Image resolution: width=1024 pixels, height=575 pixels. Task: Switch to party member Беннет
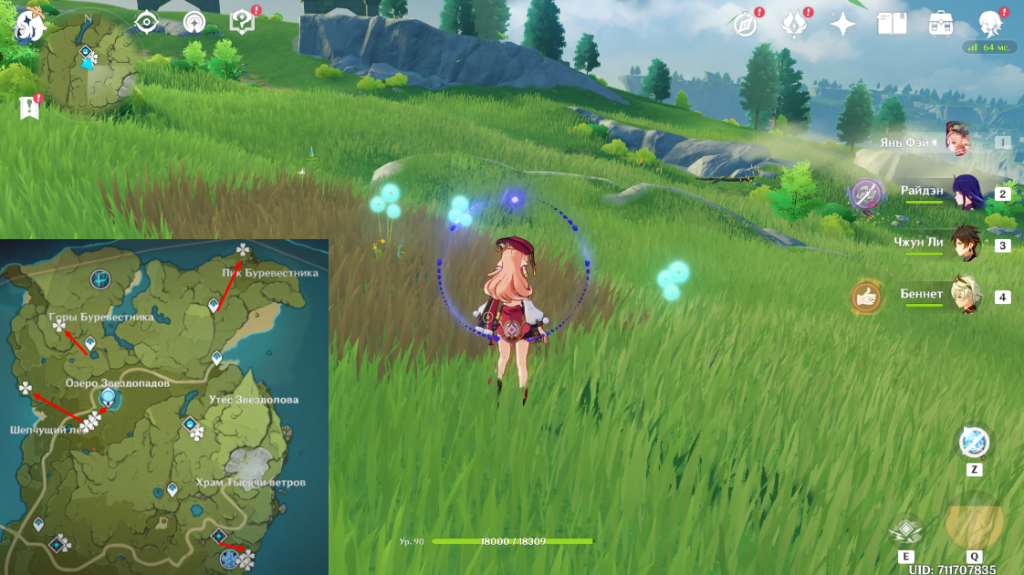coord(966,296)
